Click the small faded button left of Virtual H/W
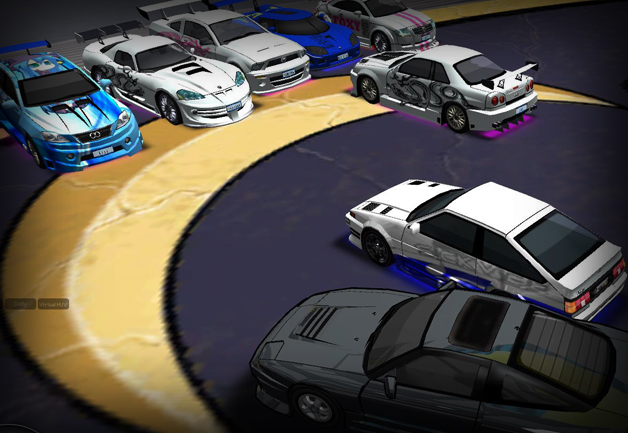The image size is (628, 433). [x=19, y=303]
